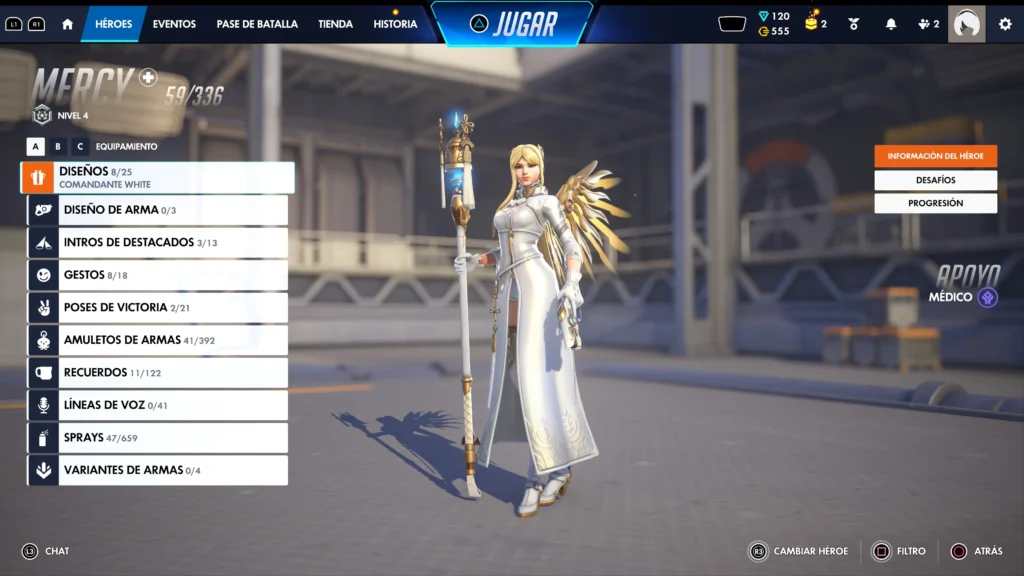The height and width of the screenshot is (576, 1024).
Task: Open the Diseño de Arma category
Action: [158, 210]
